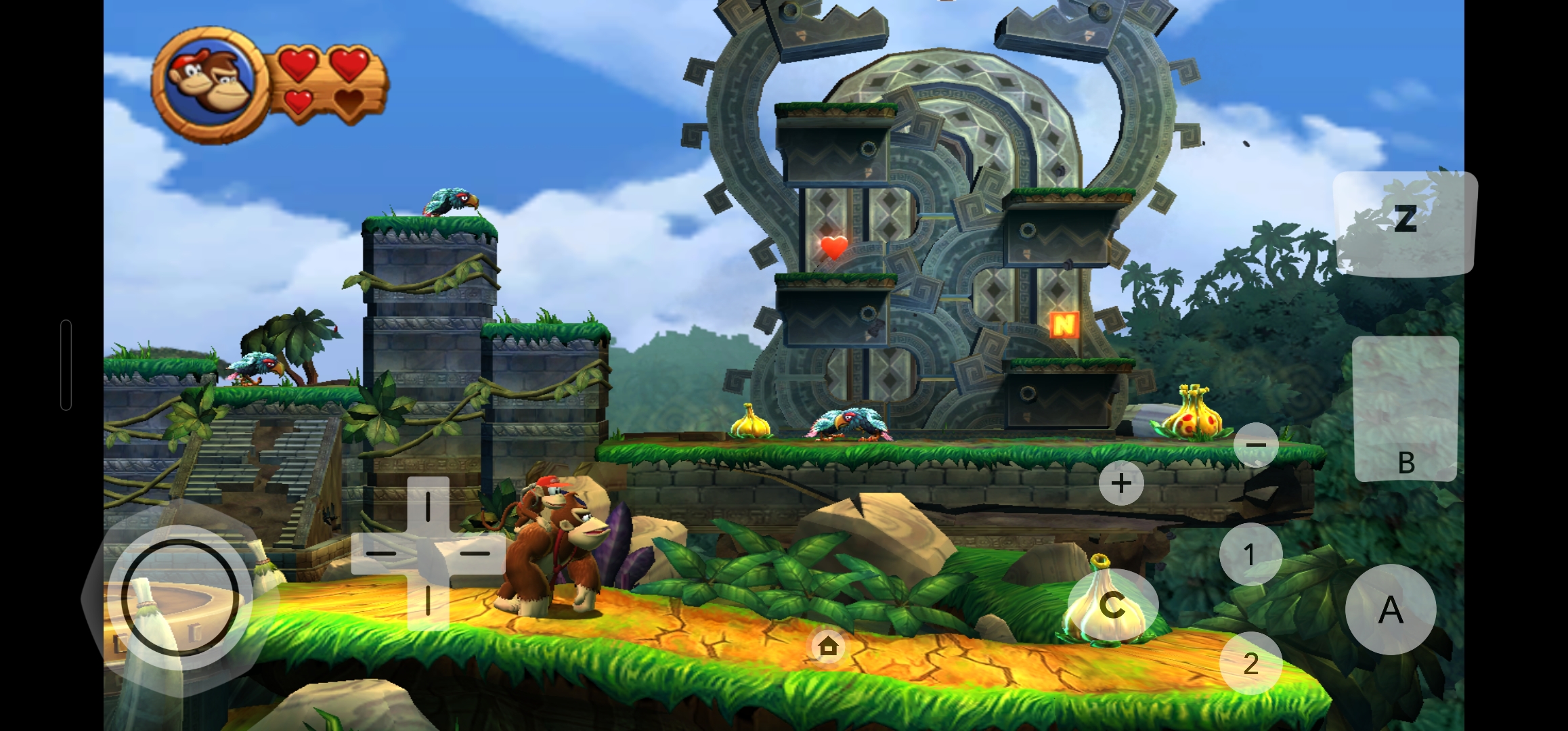Tap the C overlay button
The image size is (1568, 731).
click(x=1112, y=604)
